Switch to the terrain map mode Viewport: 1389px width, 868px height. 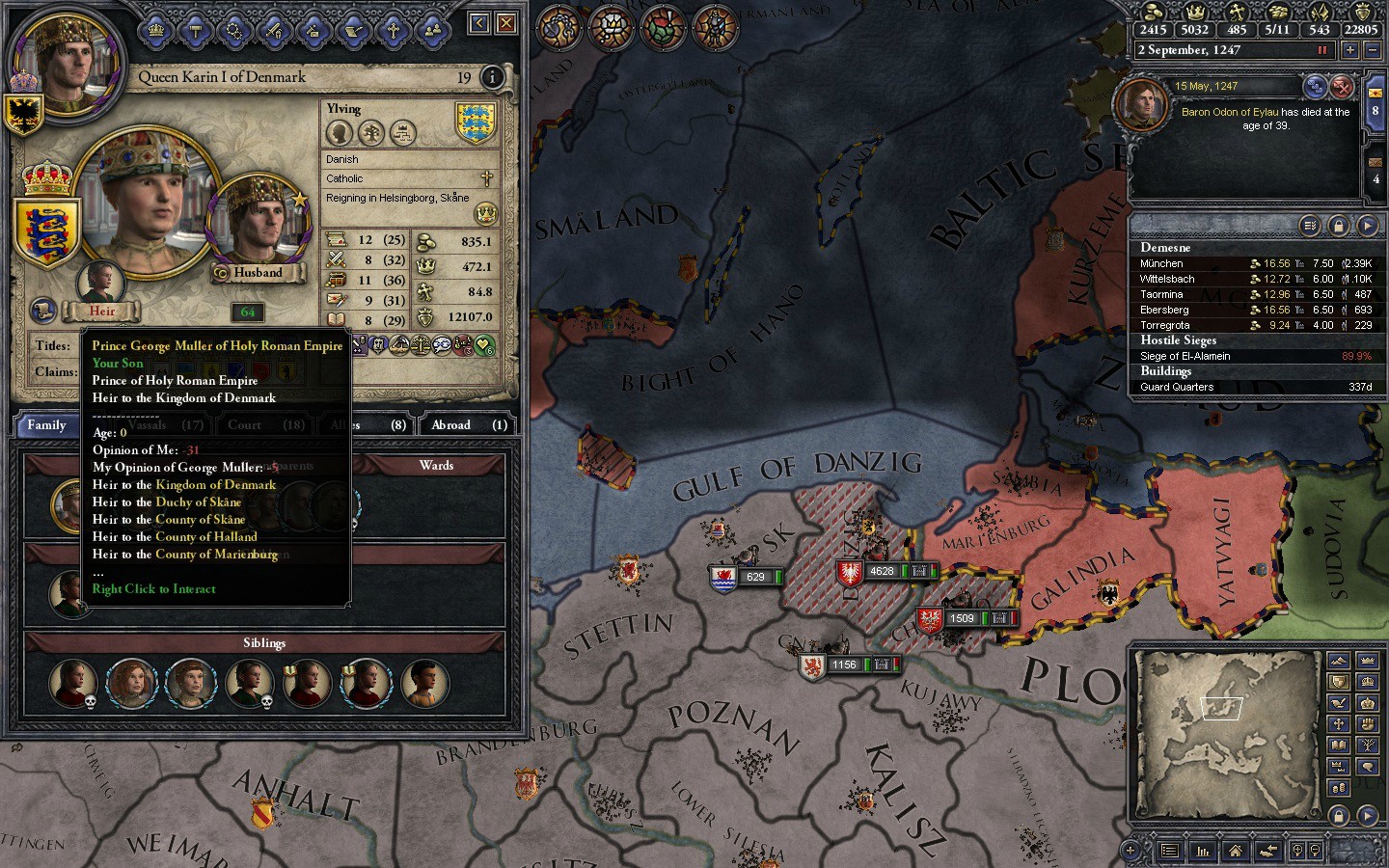pos(1338,661)
